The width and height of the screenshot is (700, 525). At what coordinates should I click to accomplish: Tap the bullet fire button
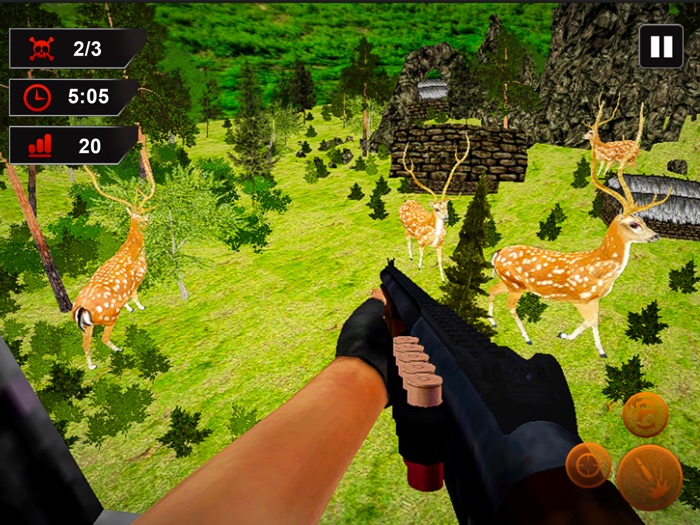tap(649, 477)
